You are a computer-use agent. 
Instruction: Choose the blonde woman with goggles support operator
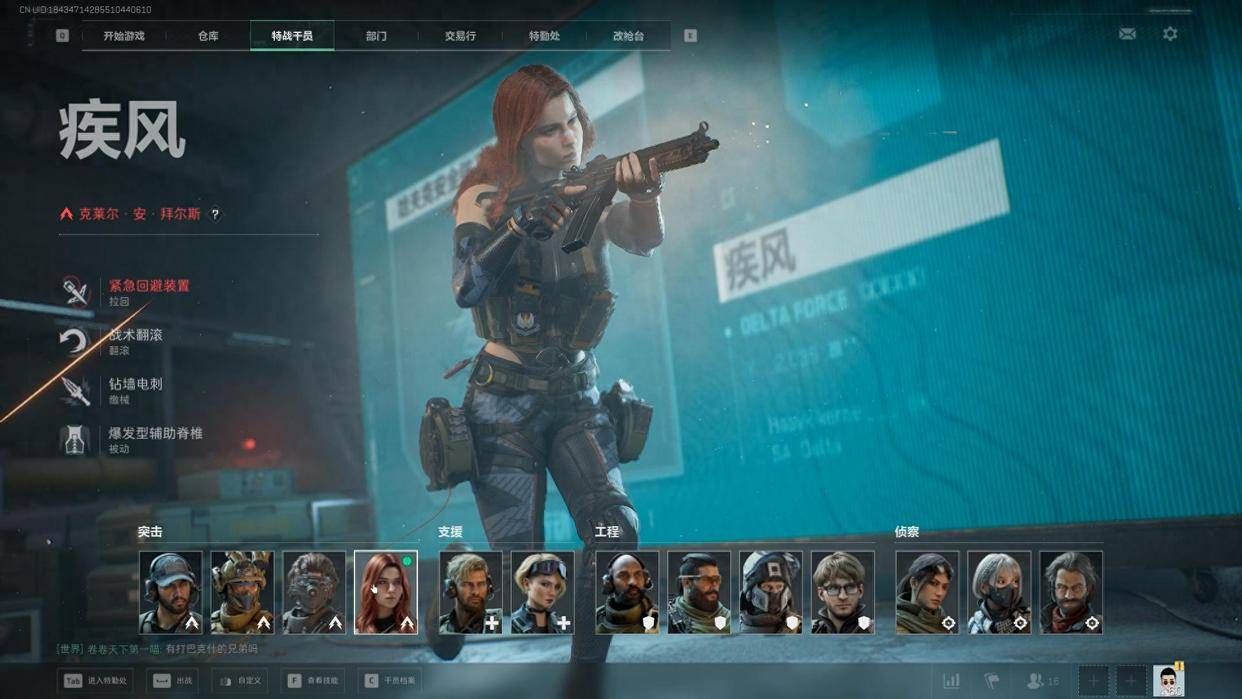(x=543, y=592)
